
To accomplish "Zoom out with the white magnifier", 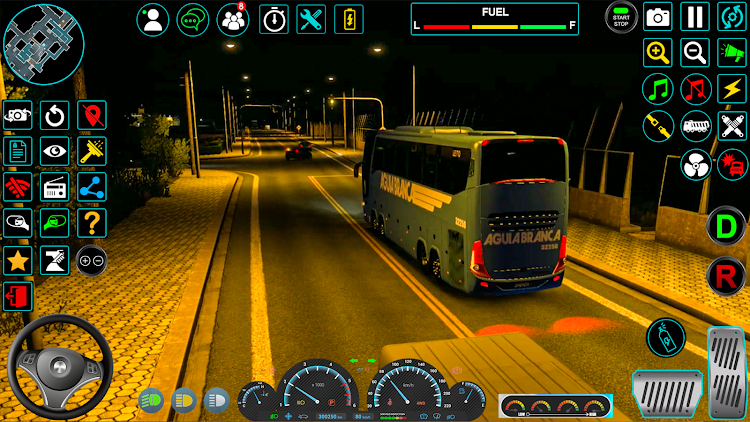I will (694, 53).
